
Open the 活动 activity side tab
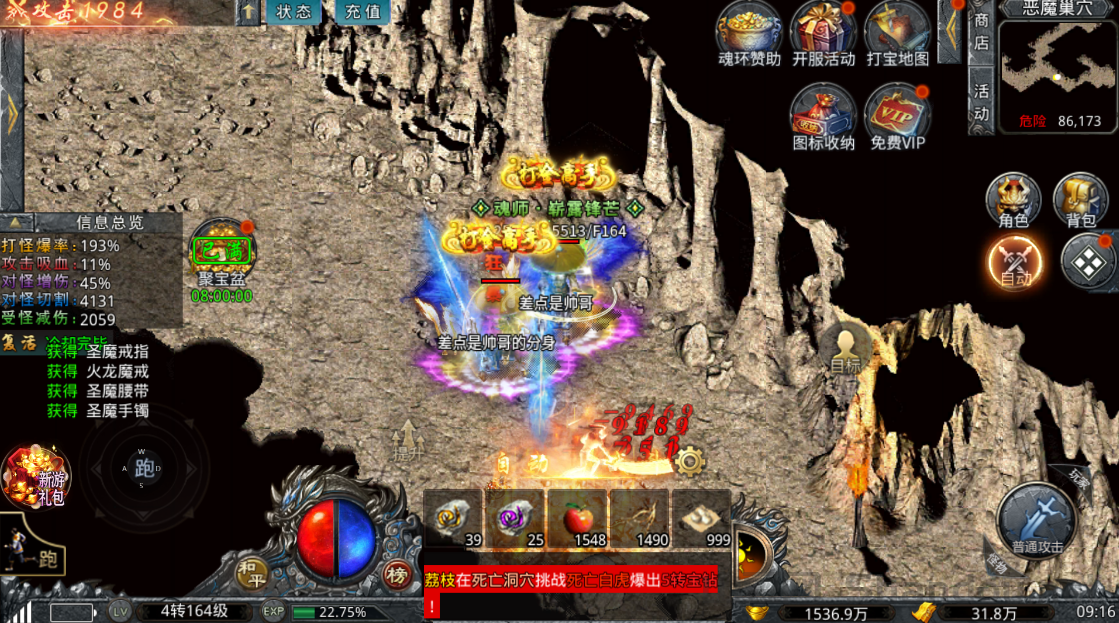(981, 101)
